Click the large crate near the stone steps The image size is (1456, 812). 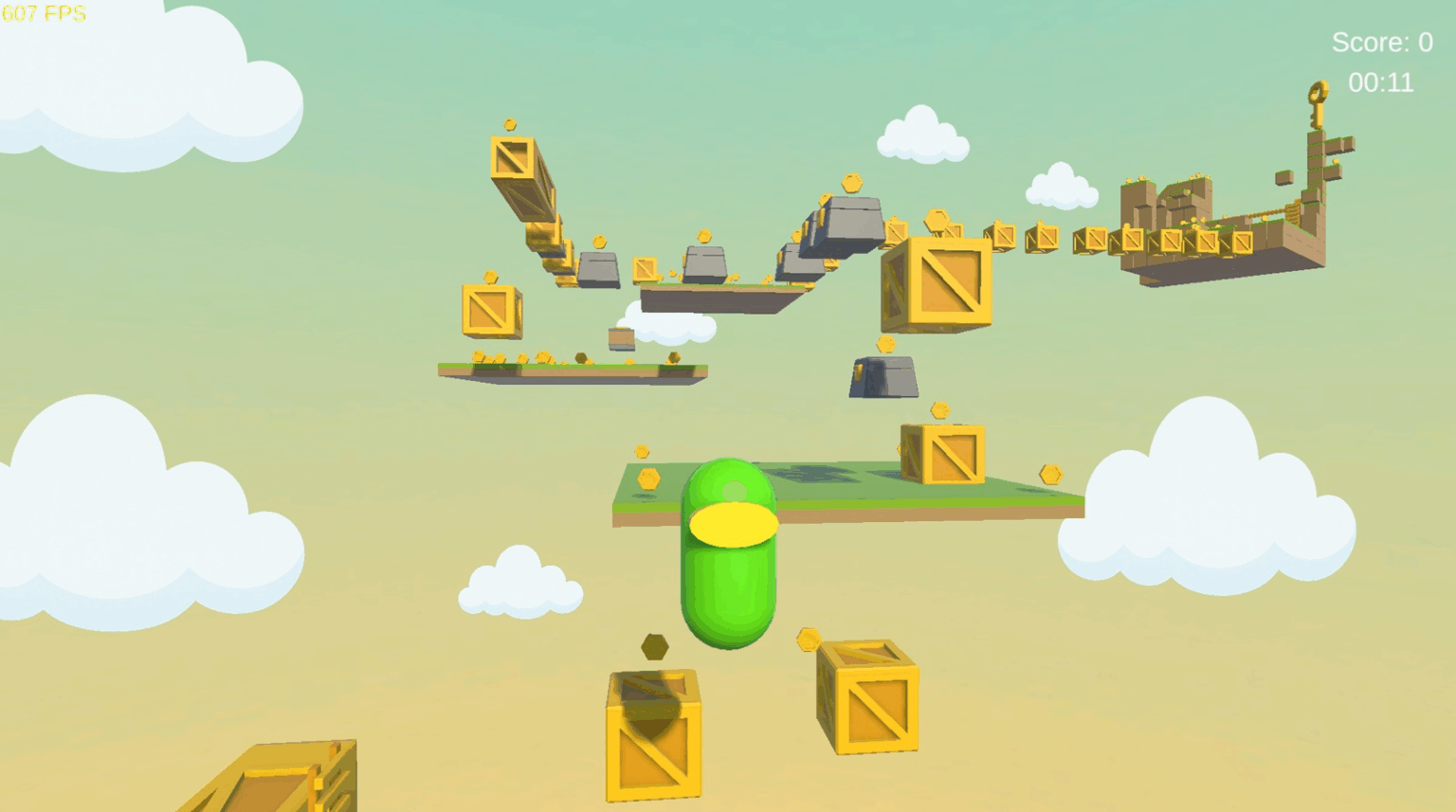point(934,284)
